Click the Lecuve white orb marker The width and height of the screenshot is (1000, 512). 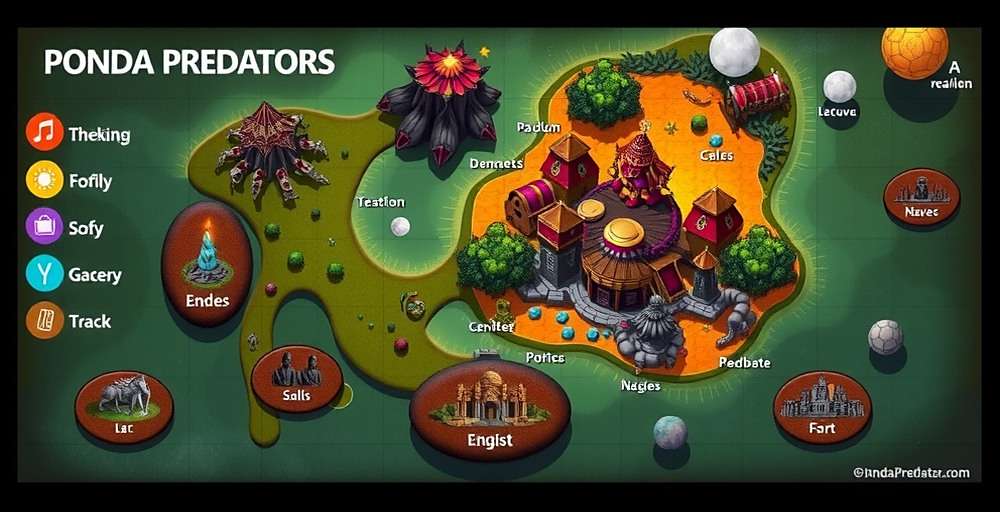pos(840,87)
